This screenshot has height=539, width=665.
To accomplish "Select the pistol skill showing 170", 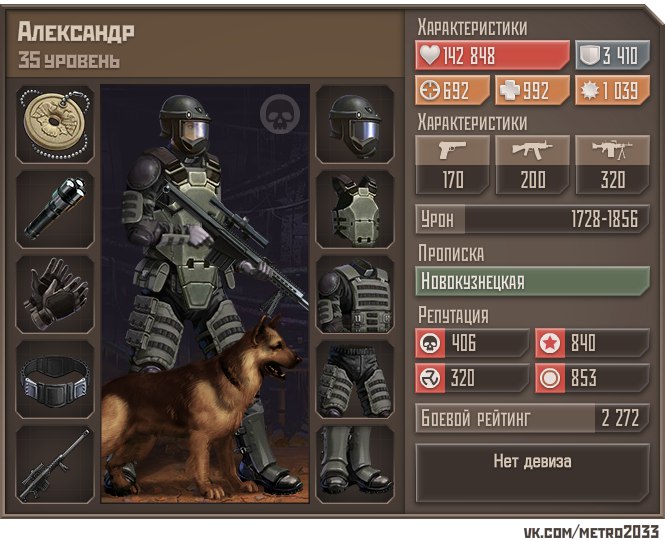I will pyautogui.click(x=453, y=166).
